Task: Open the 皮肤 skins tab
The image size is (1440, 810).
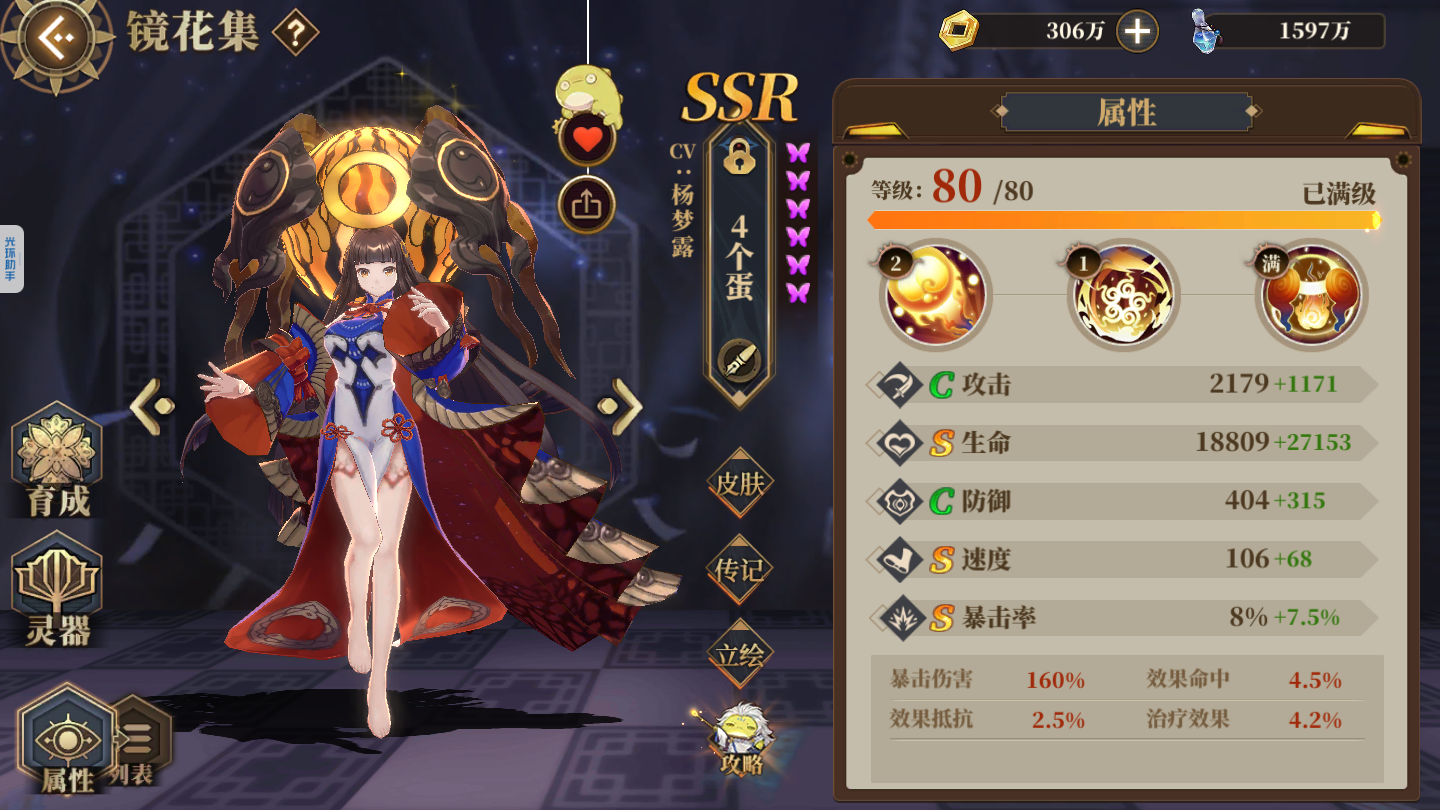Action: coord(740,485)
